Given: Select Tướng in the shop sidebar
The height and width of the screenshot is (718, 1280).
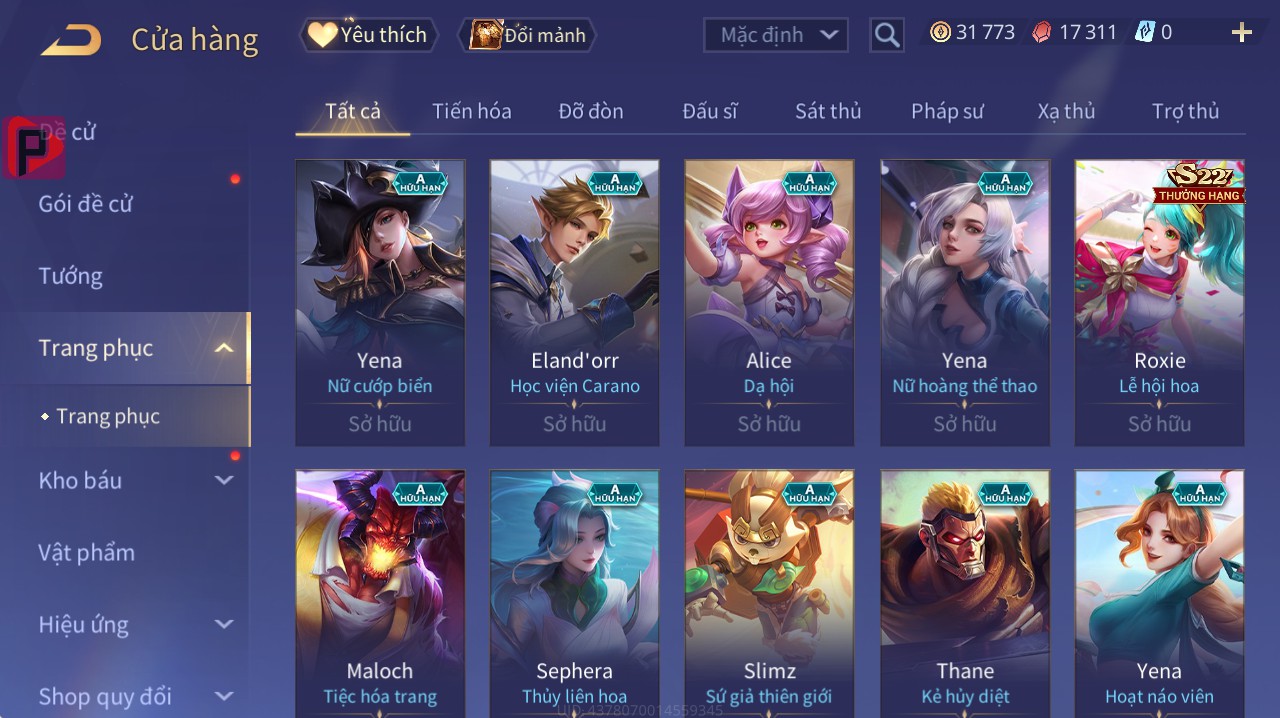Looking at the screenshot, I should pyautogui.click(x=70, y=276).
